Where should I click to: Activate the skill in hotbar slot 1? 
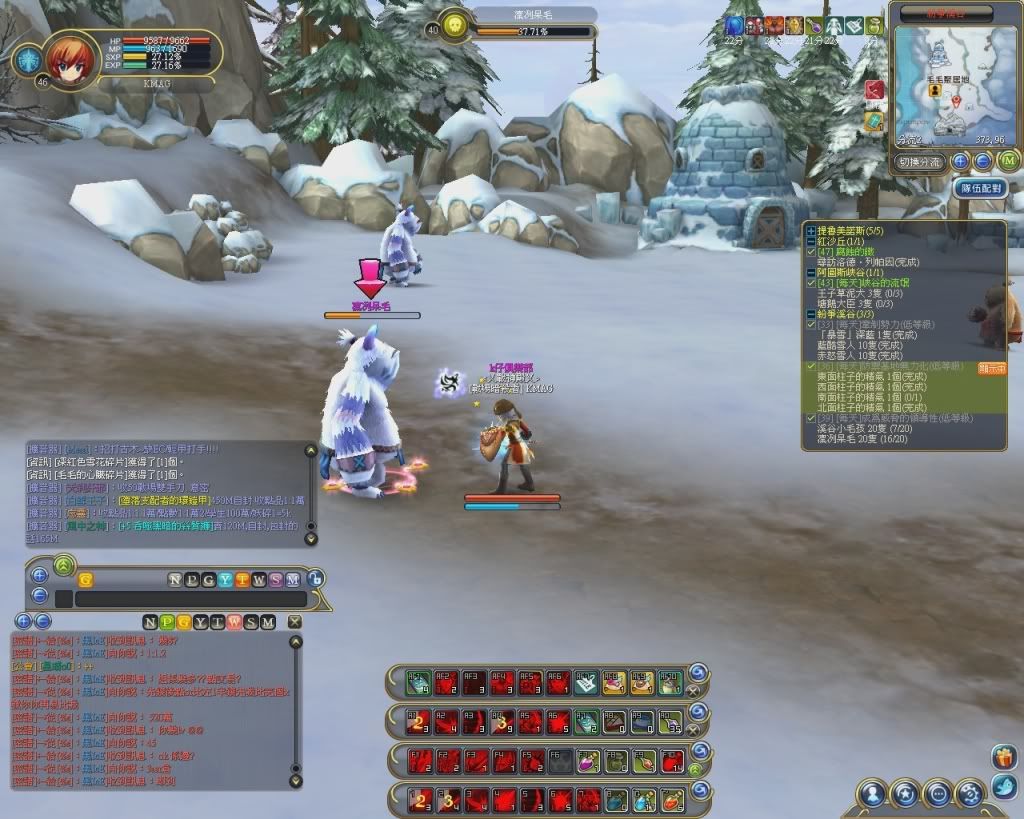pyautogui.click(x=420, y=799)
